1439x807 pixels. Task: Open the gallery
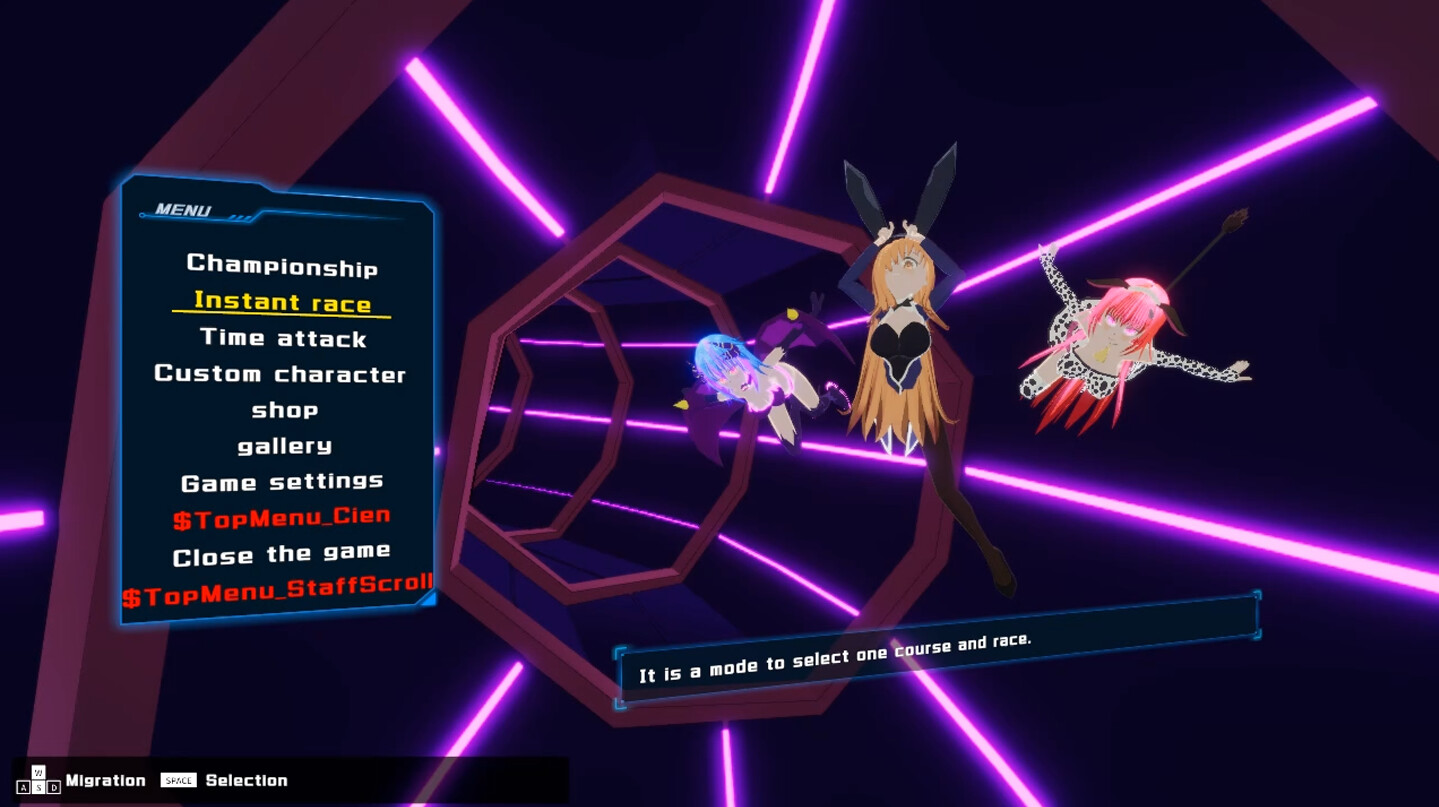[x=283, y=446]
